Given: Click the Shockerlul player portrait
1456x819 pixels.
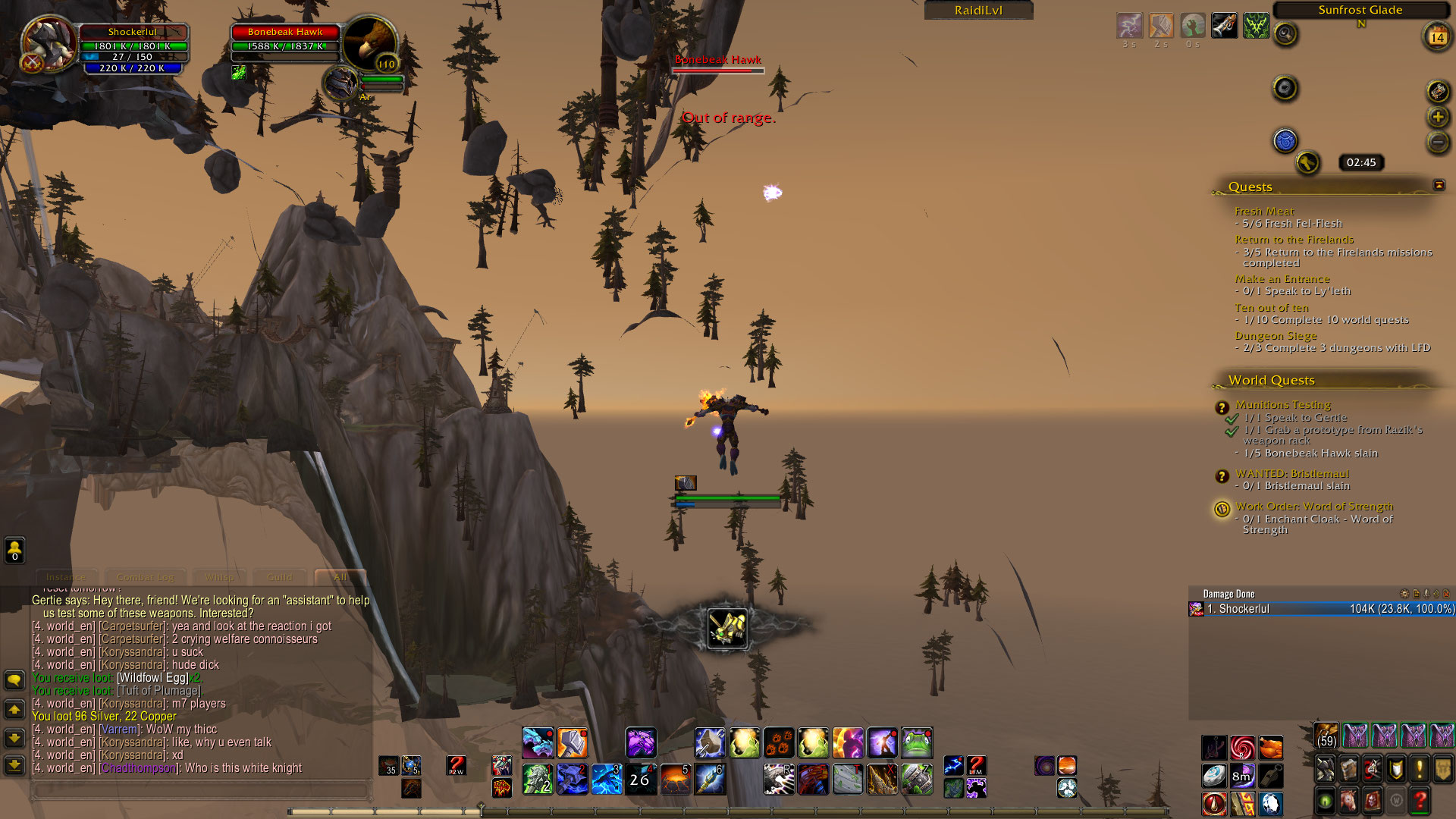Looking at the screenshot, I should (x=48, y=42).
